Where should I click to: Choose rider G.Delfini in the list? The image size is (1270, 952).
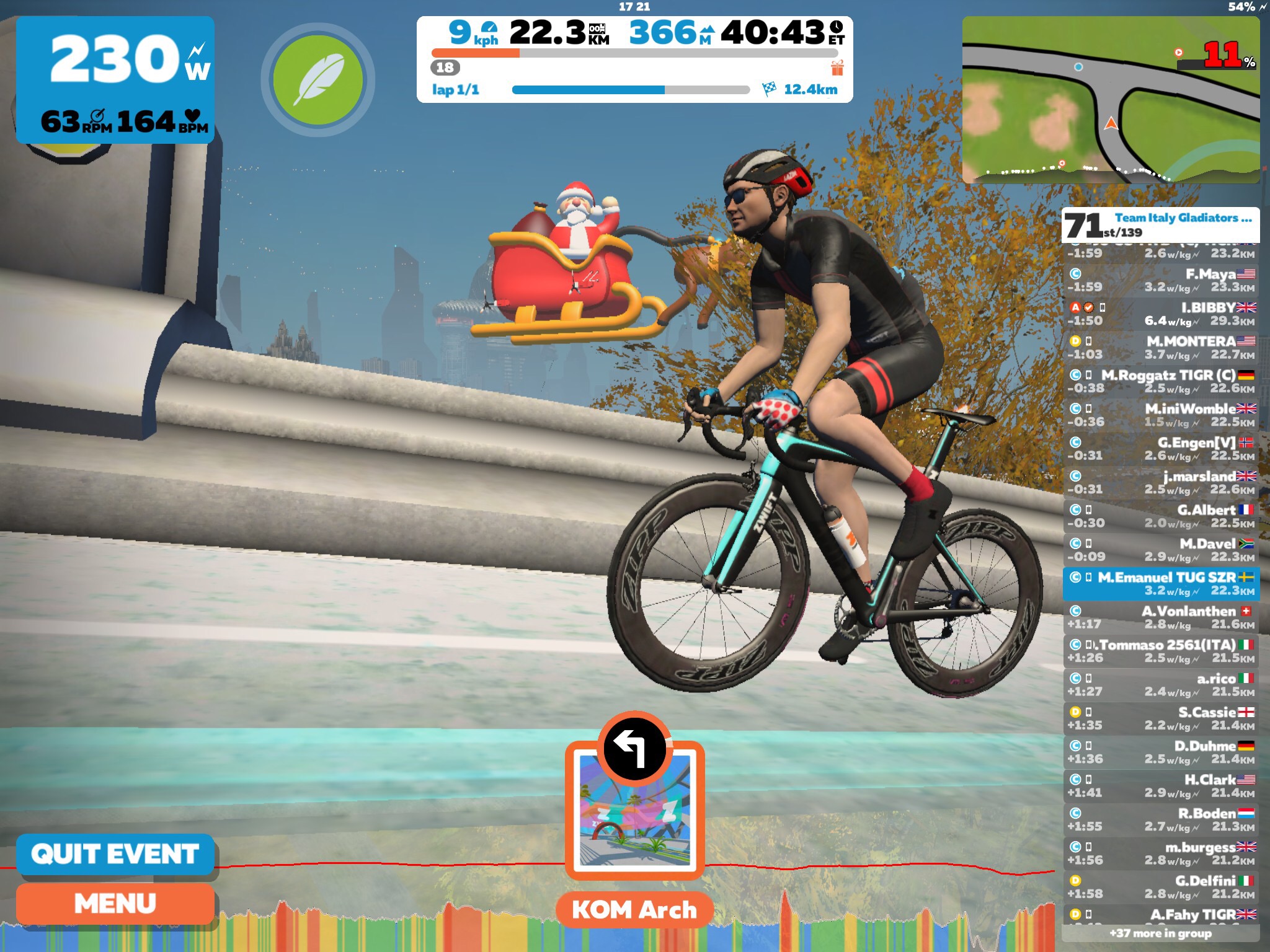[x=1161, y=887]
